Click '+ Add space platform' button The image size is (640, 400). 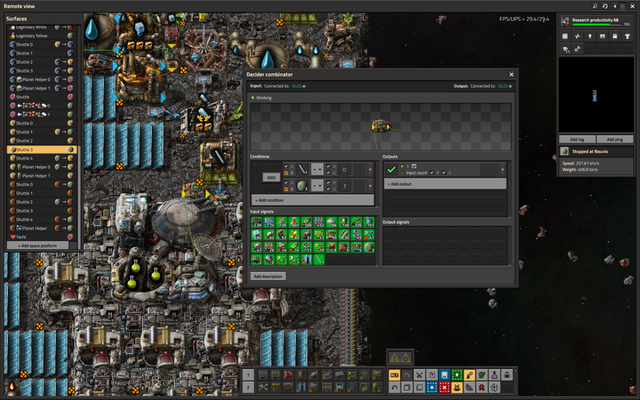tap(40, 245)
